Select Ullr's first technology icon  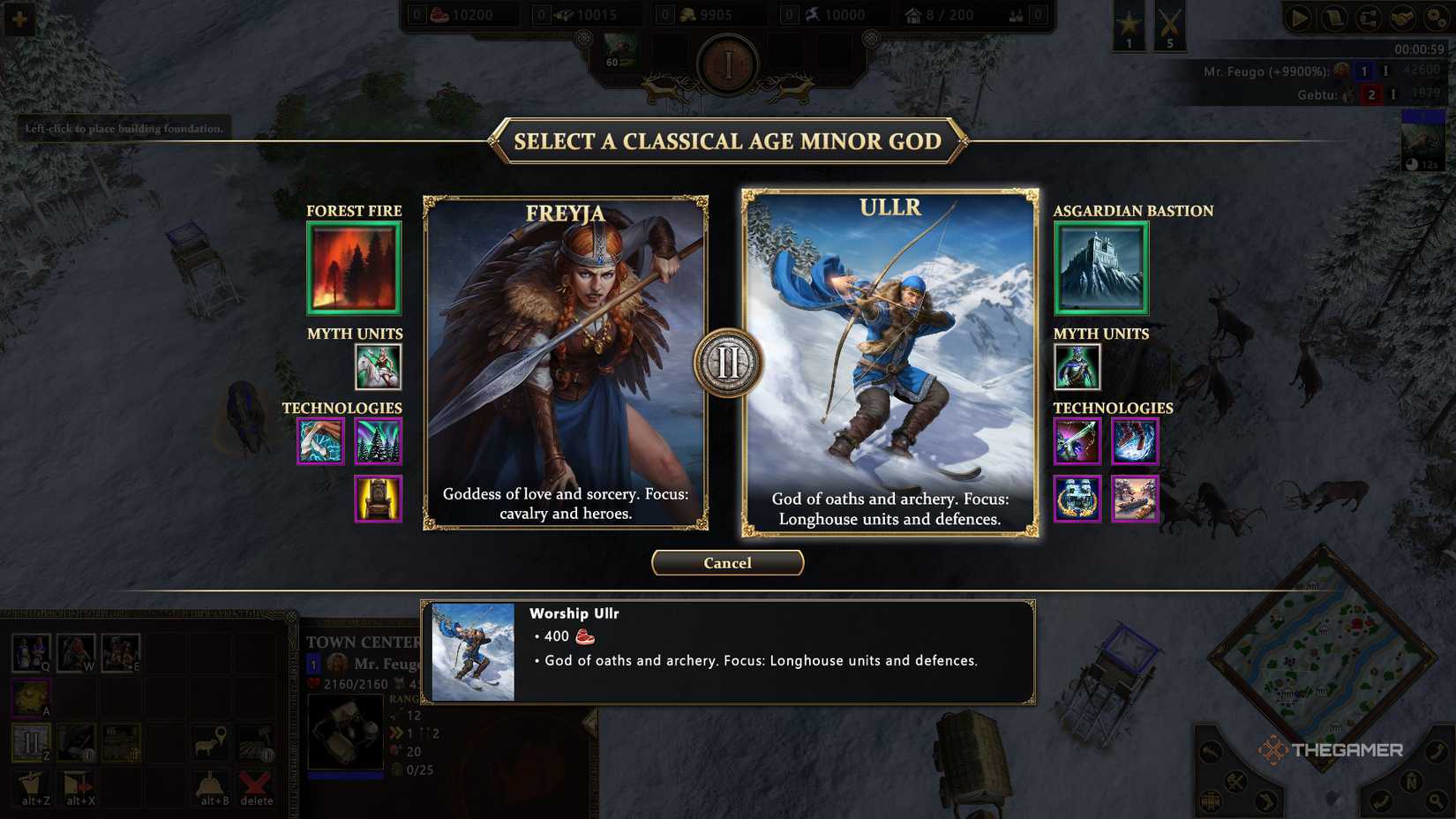point(1076,441)
